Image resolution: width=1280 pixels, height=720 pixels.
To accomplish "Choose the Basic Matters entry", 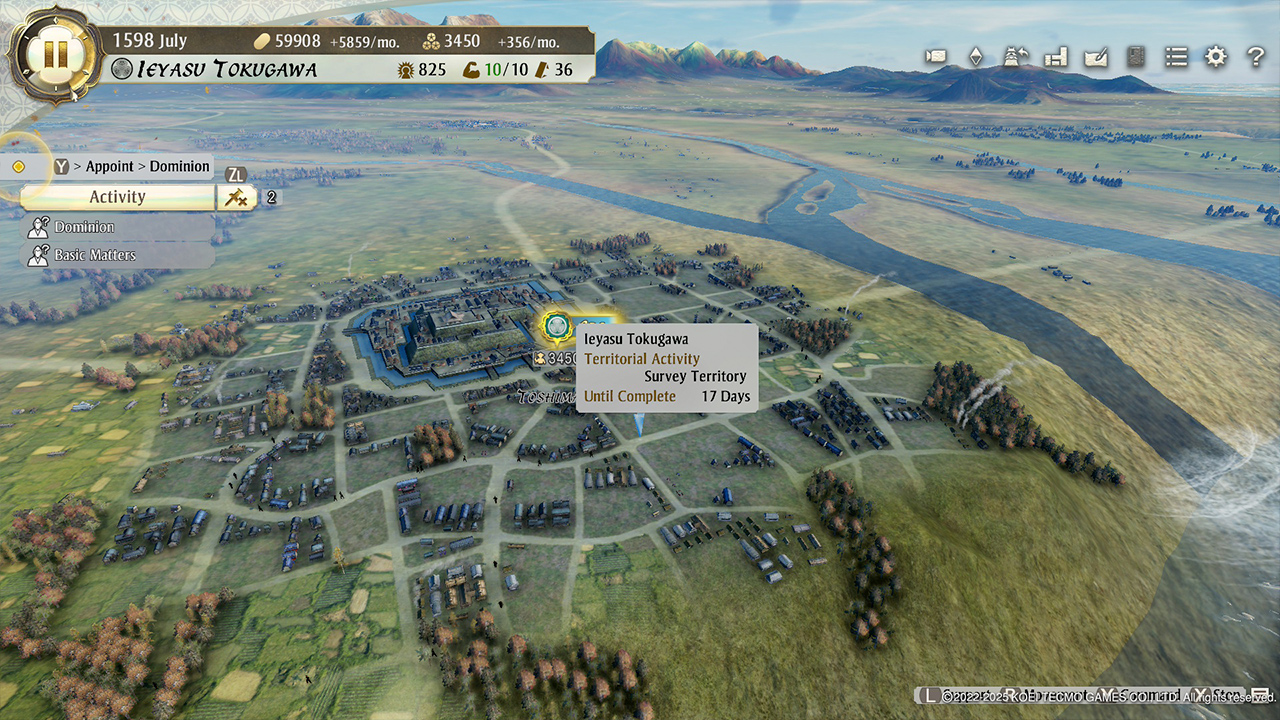I will pyautogui.click(x=94, y=255).
